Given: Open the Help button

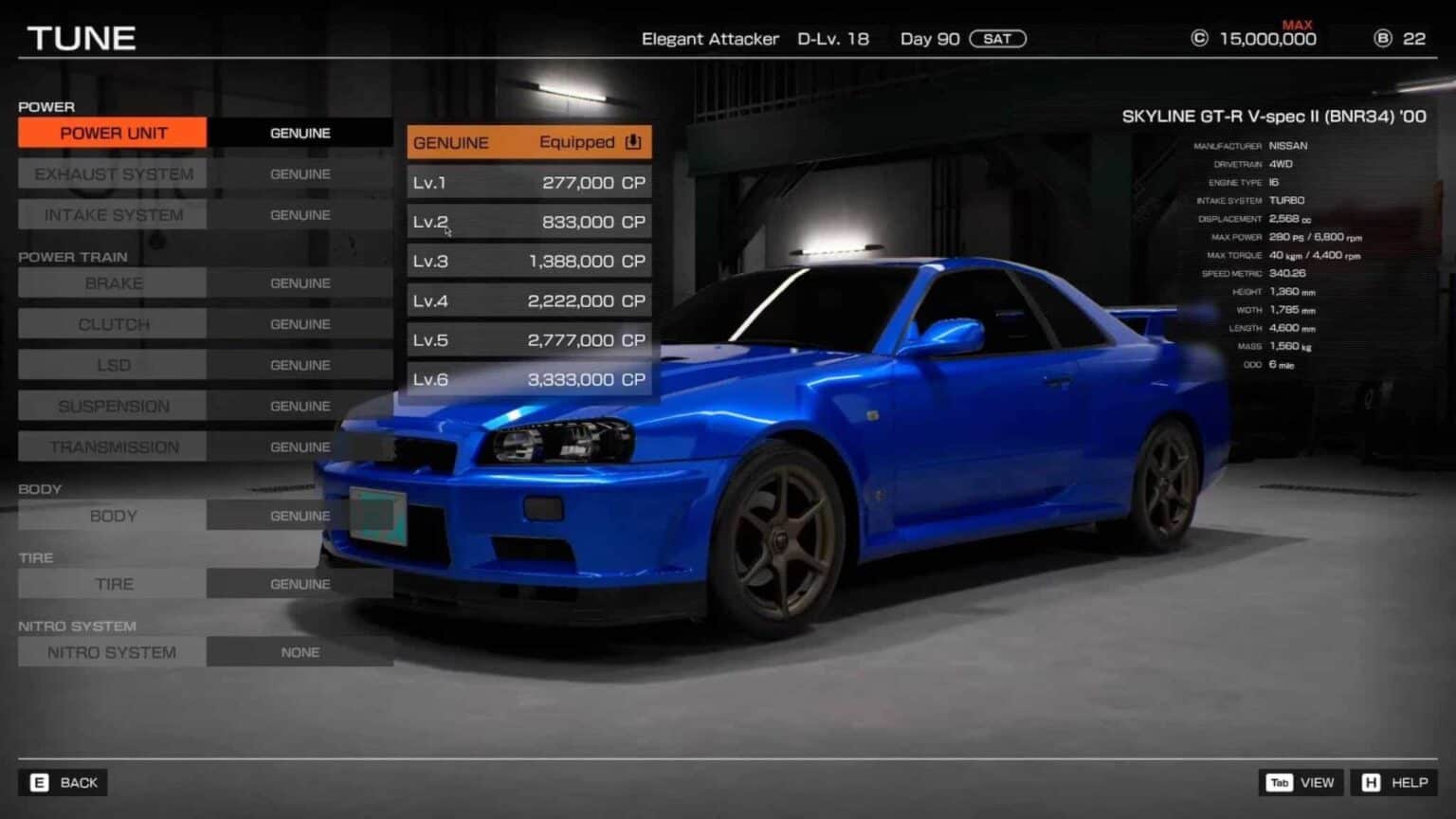Looking at the screenshot, I should [1394, 782].
